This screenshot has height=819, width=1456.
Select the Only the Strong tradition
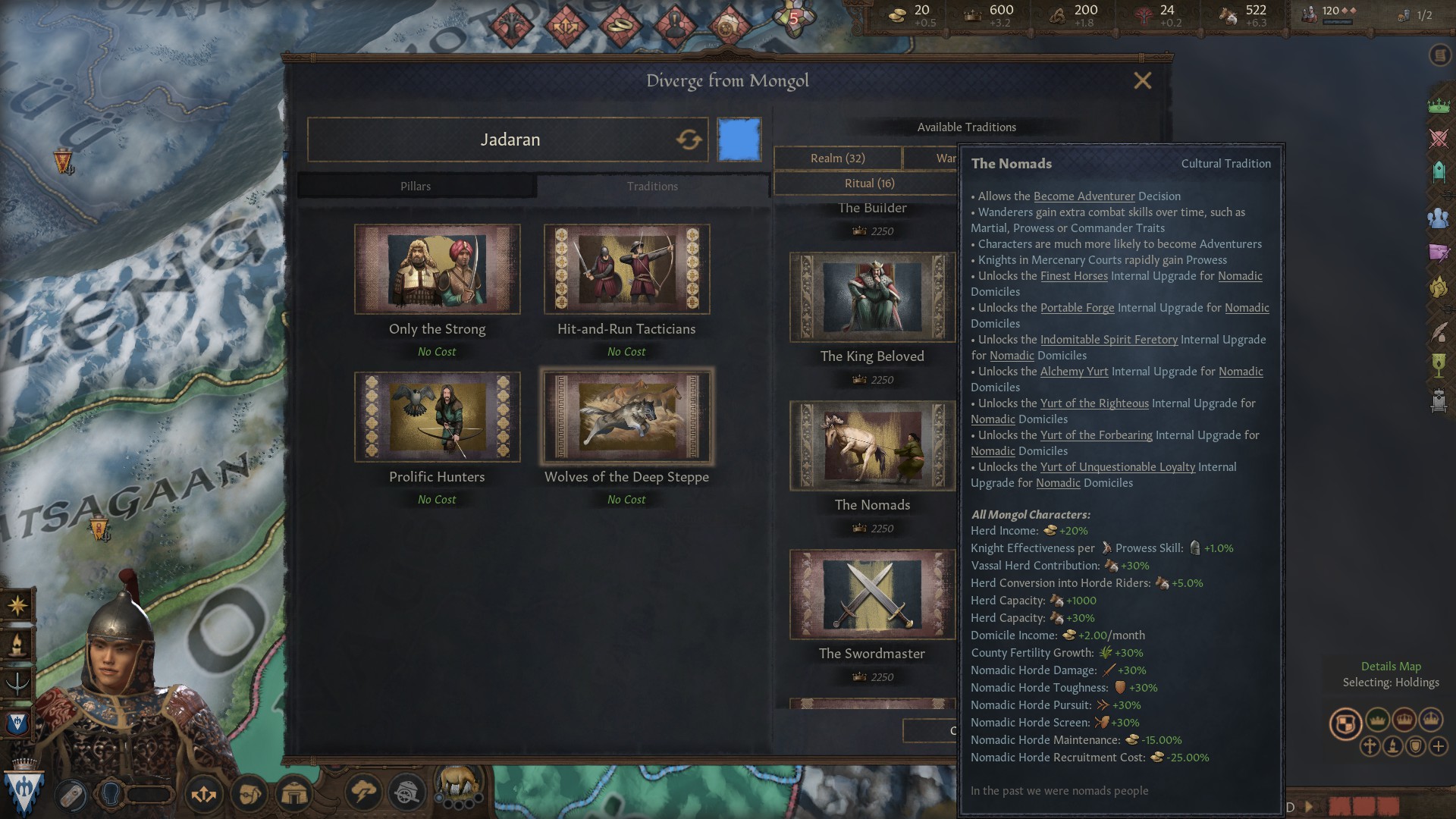[437, 269]
